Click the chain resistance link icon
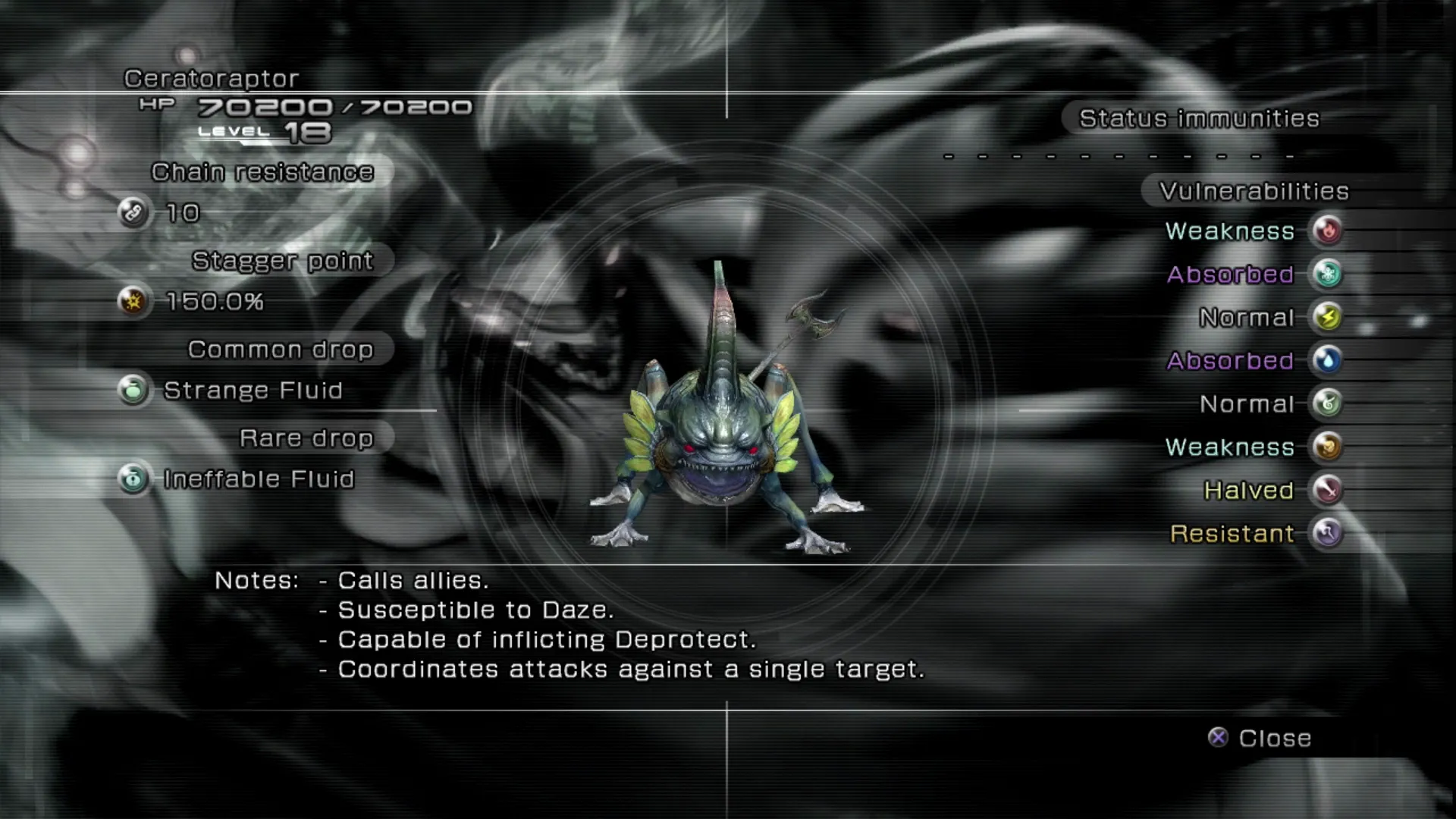1456x819 pixels. click(x=133, y=213)
